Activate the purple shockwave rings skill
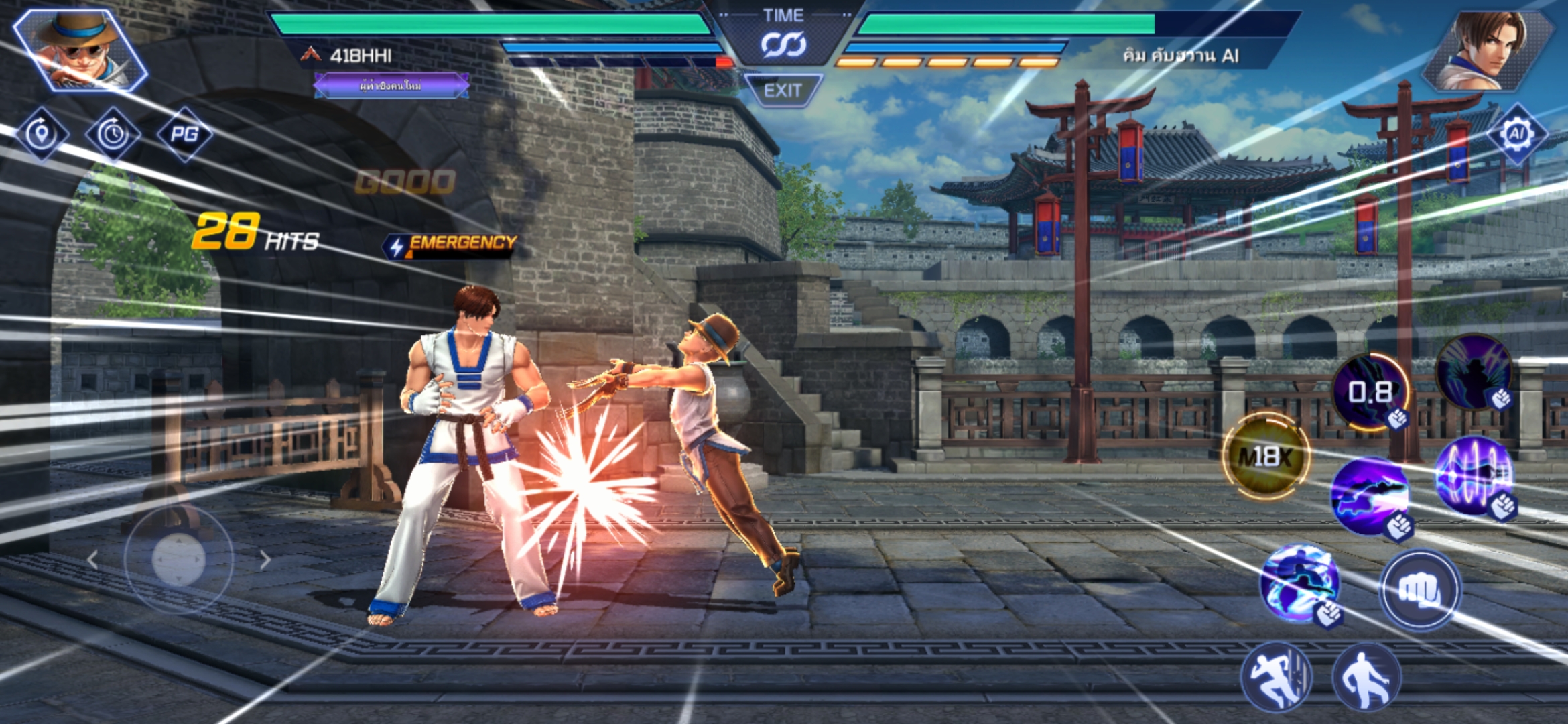This screenshot has height=724, width=1568. coord(1474,476)
